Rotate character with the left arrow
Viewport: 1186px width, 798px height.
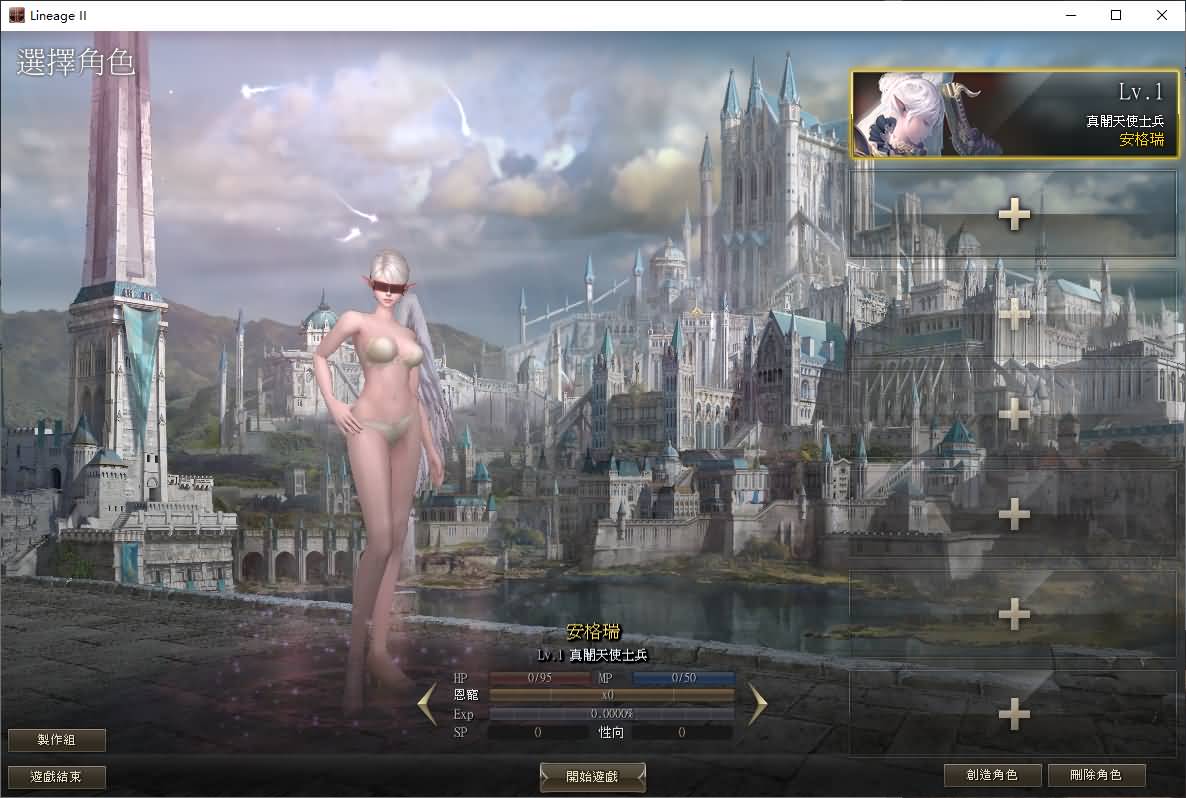point(427,704)
